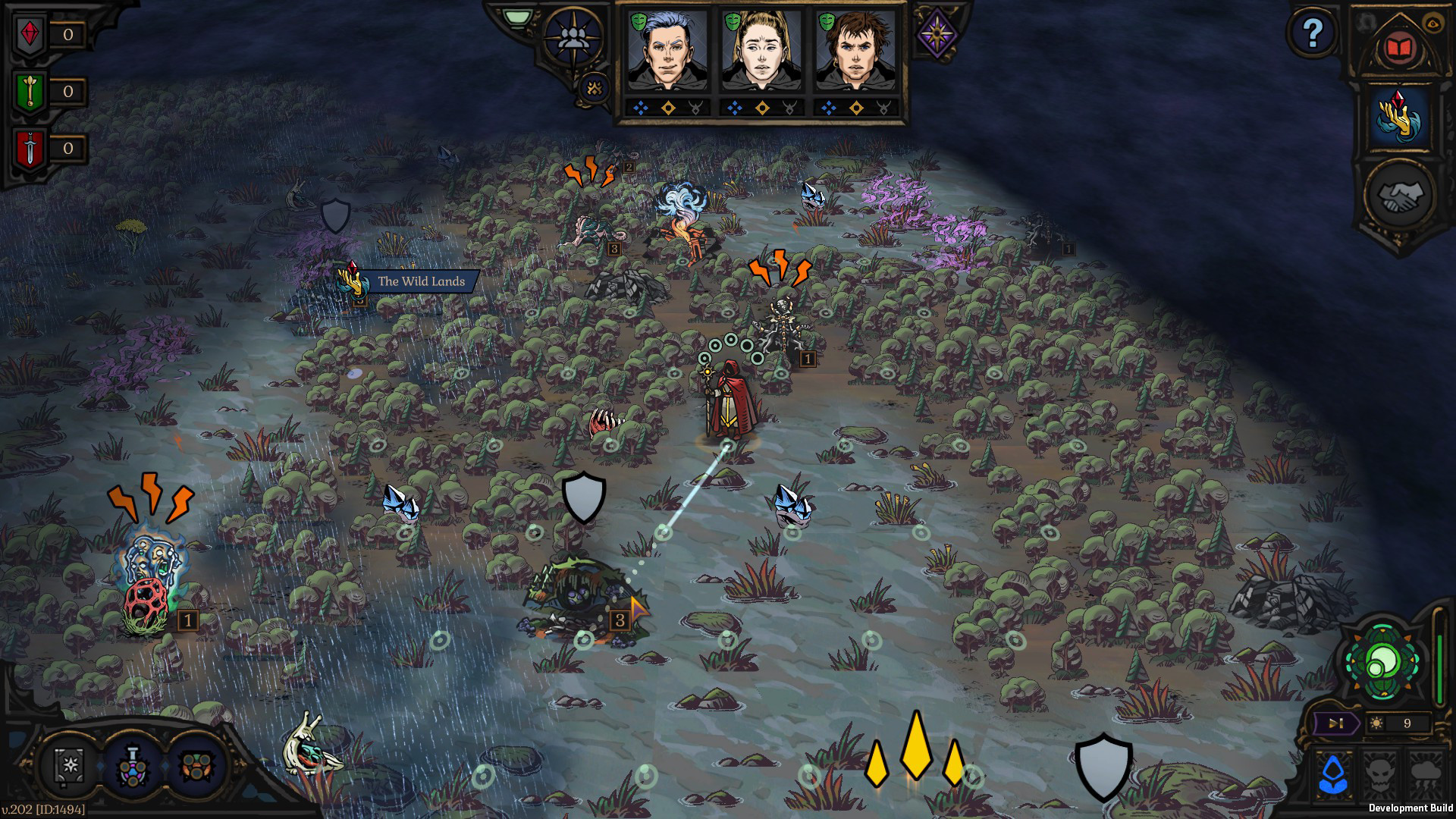Click The Wild Lands location label
The width and height of the screenshot is (1456, 819).
coord(421,280)
